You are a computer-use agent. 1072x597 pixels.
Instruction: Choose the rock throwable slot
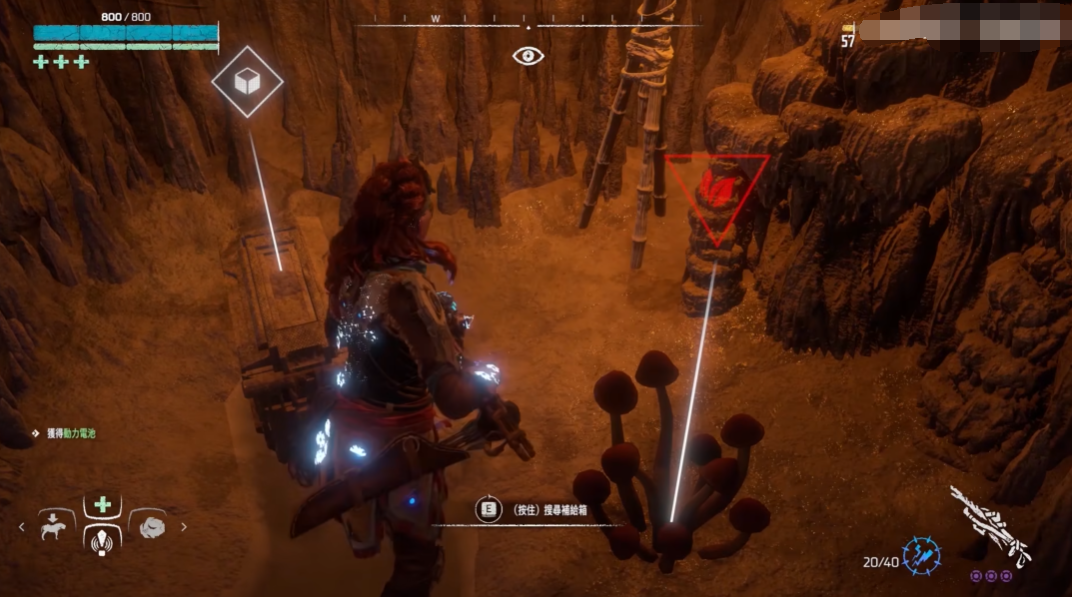152,525
